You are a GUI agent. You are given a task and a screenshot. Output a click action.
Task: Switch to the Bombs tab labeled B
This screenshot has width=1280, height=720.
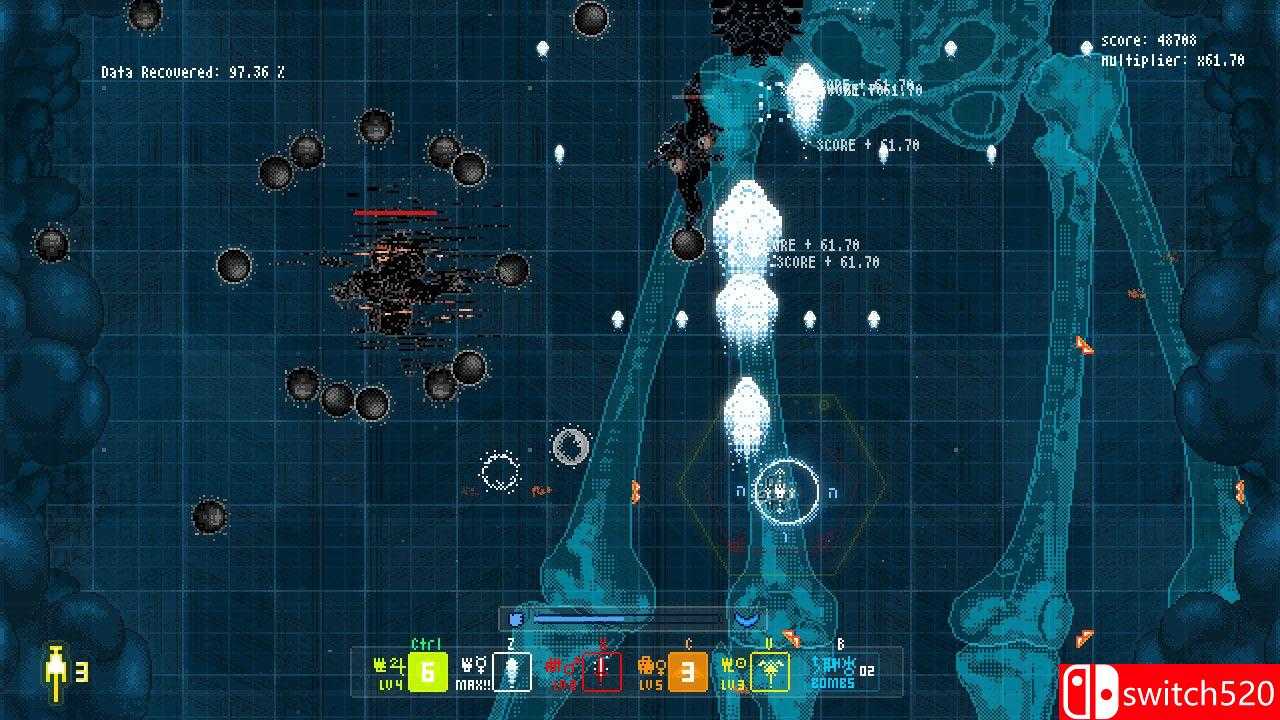point(839,642)
